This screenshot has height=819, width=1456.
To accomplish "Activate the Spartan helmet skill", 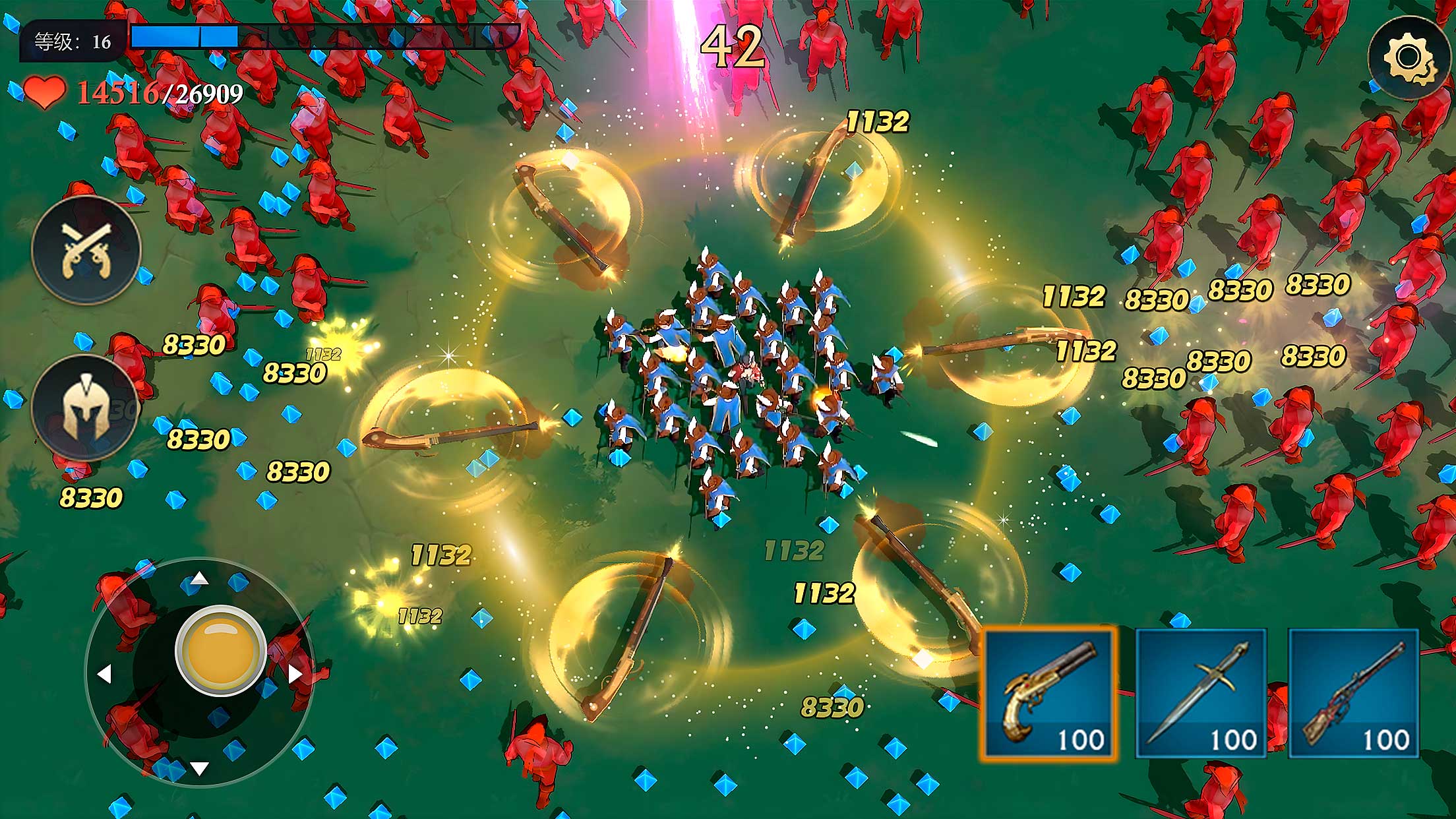I will point(84,408).
